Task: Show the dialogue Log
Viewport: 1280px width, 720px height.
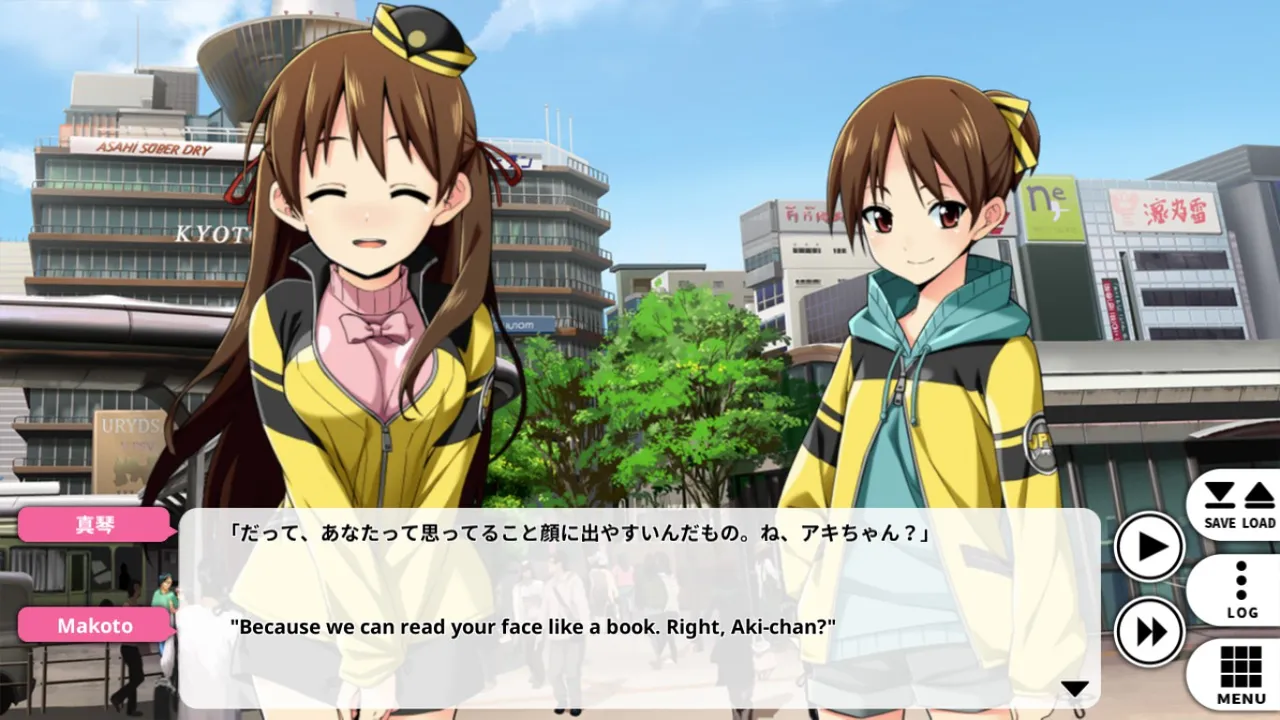Action: tap(1241, 590)
